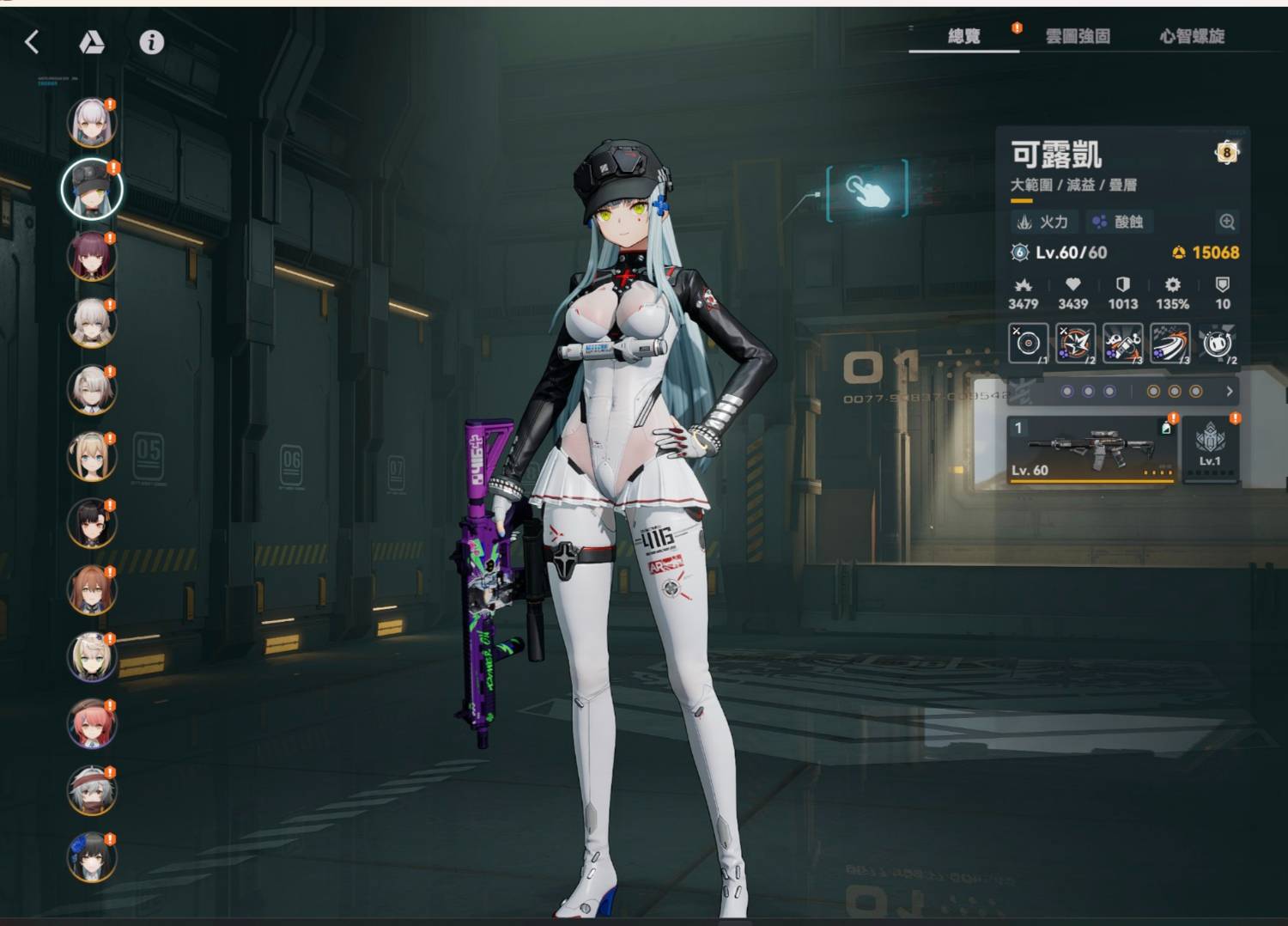Screen dimensions: 1288x926
Task: Open the 雲圖強固 tab
Action: (x=1078, y=36)
